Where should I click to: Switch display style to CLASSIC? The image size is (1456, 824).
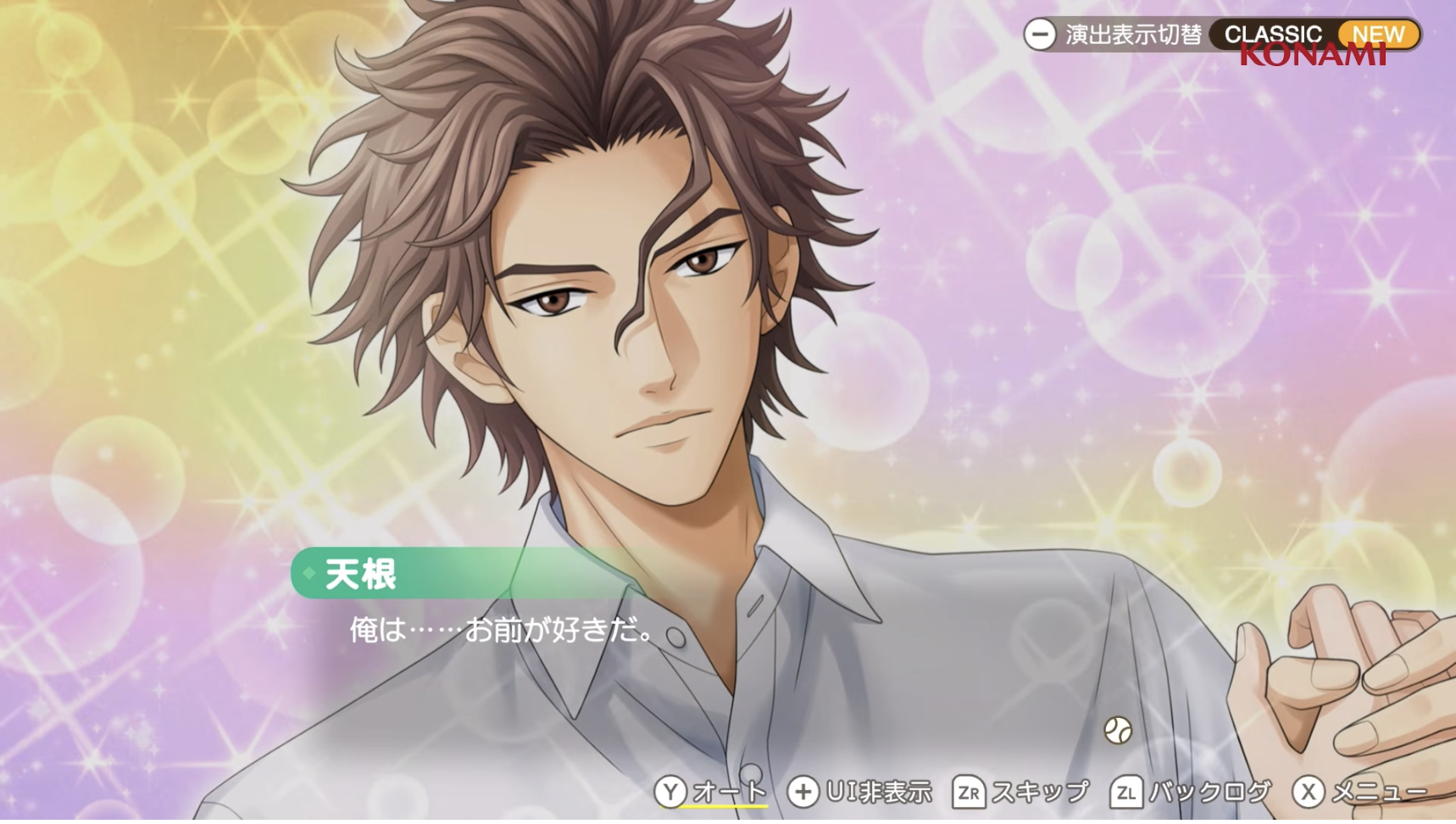pyautogui.click(x=1272, y=35)
